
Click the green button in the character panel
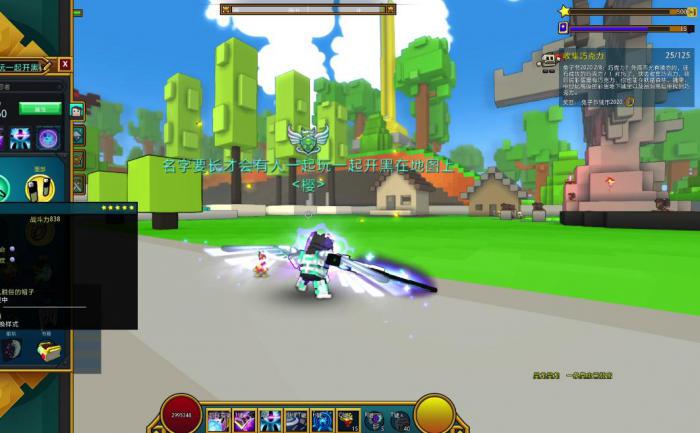[x=40, y=108]
